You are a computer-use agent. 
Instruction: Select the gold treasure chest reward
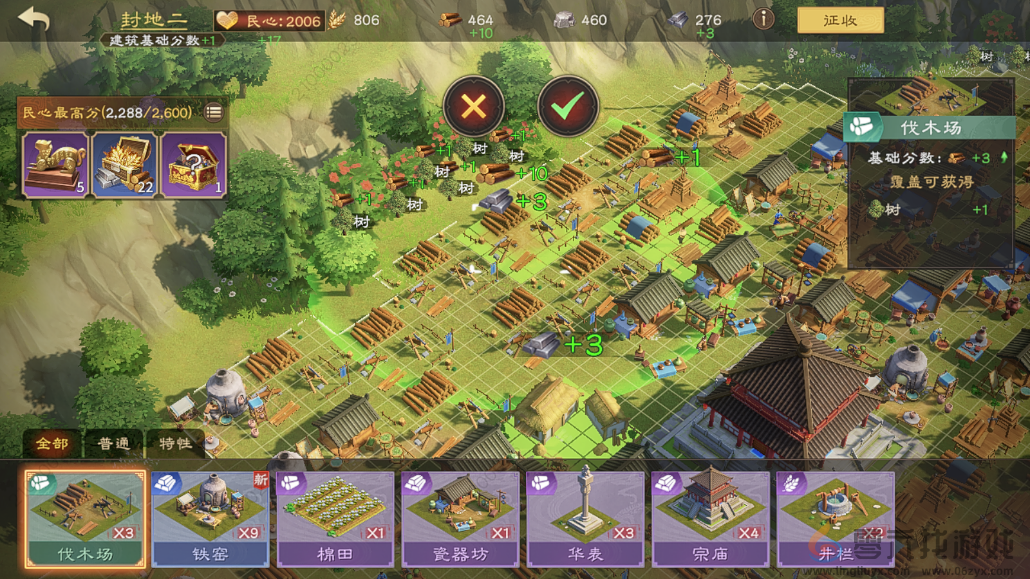124,164
